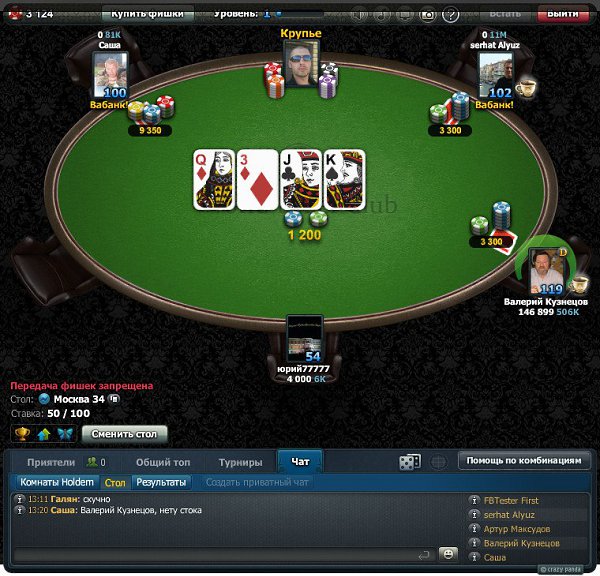Image resolution: width=600 pixels, height=576 pixels.
Task: Switch to the Результаты sub-tab
Action: [161, 482]
